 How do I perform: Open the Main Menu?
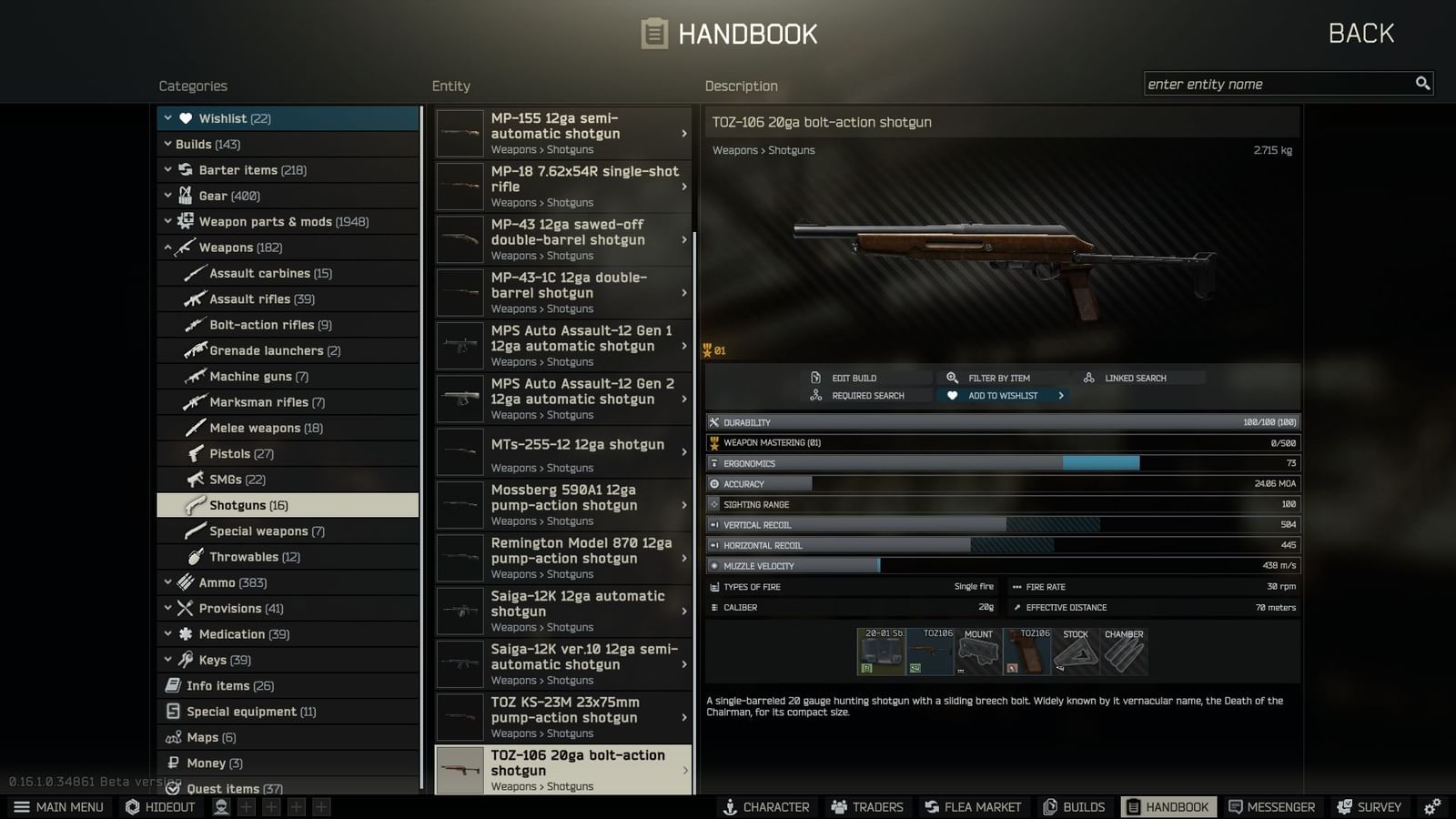58,806
